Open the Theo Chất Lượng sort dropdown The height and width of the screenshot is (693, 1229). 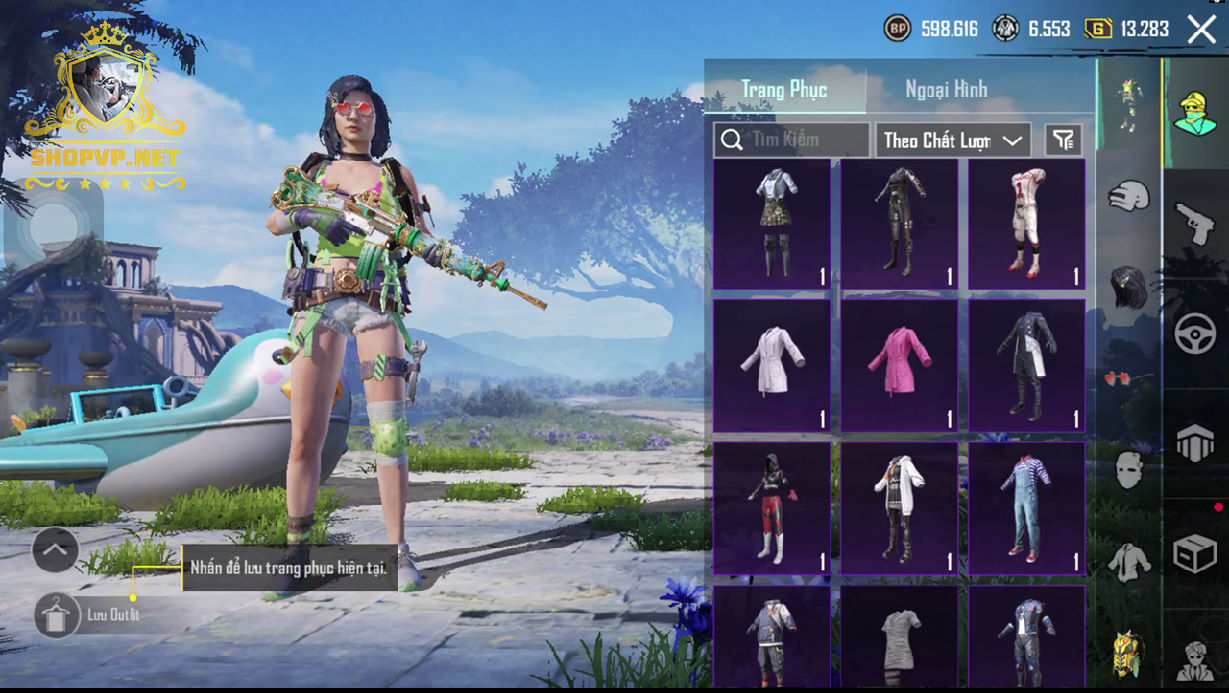click(953, 140)
